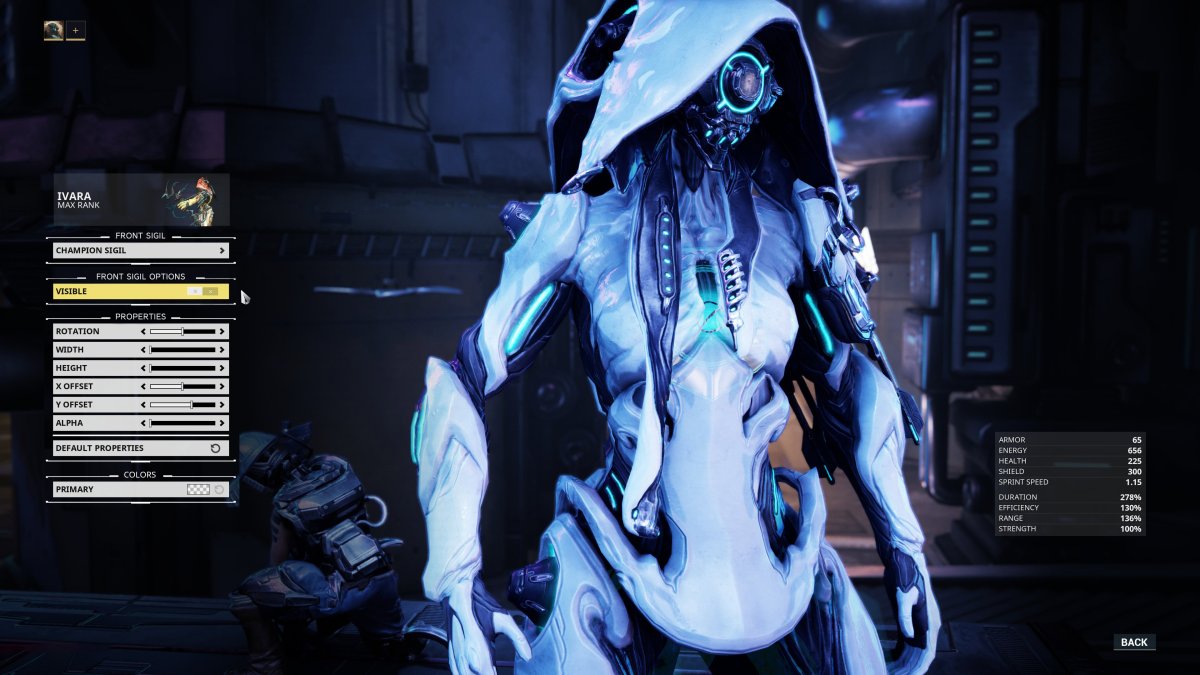
Task: Go back using the Back button
Action: pos(1134,642)
